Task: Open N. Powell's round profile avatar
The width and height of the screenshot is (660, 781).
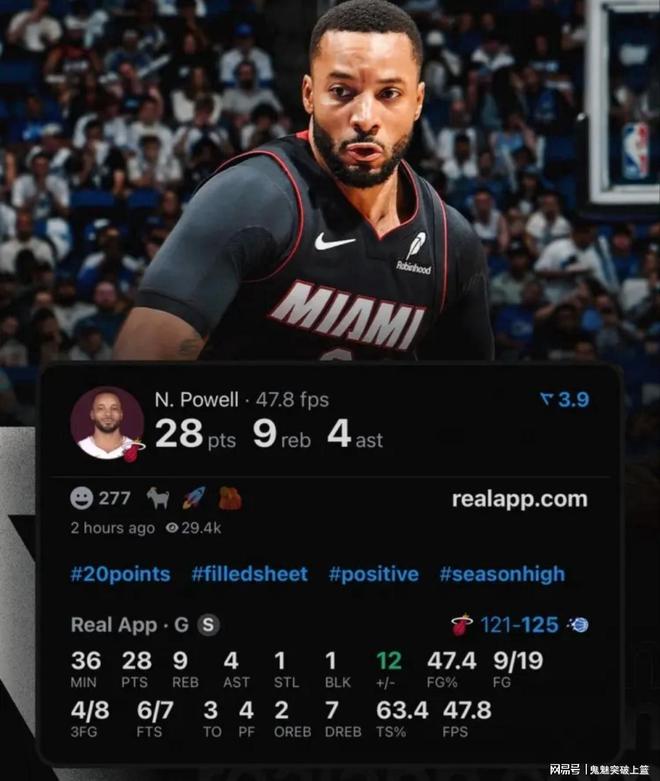Action: [106, 423]
